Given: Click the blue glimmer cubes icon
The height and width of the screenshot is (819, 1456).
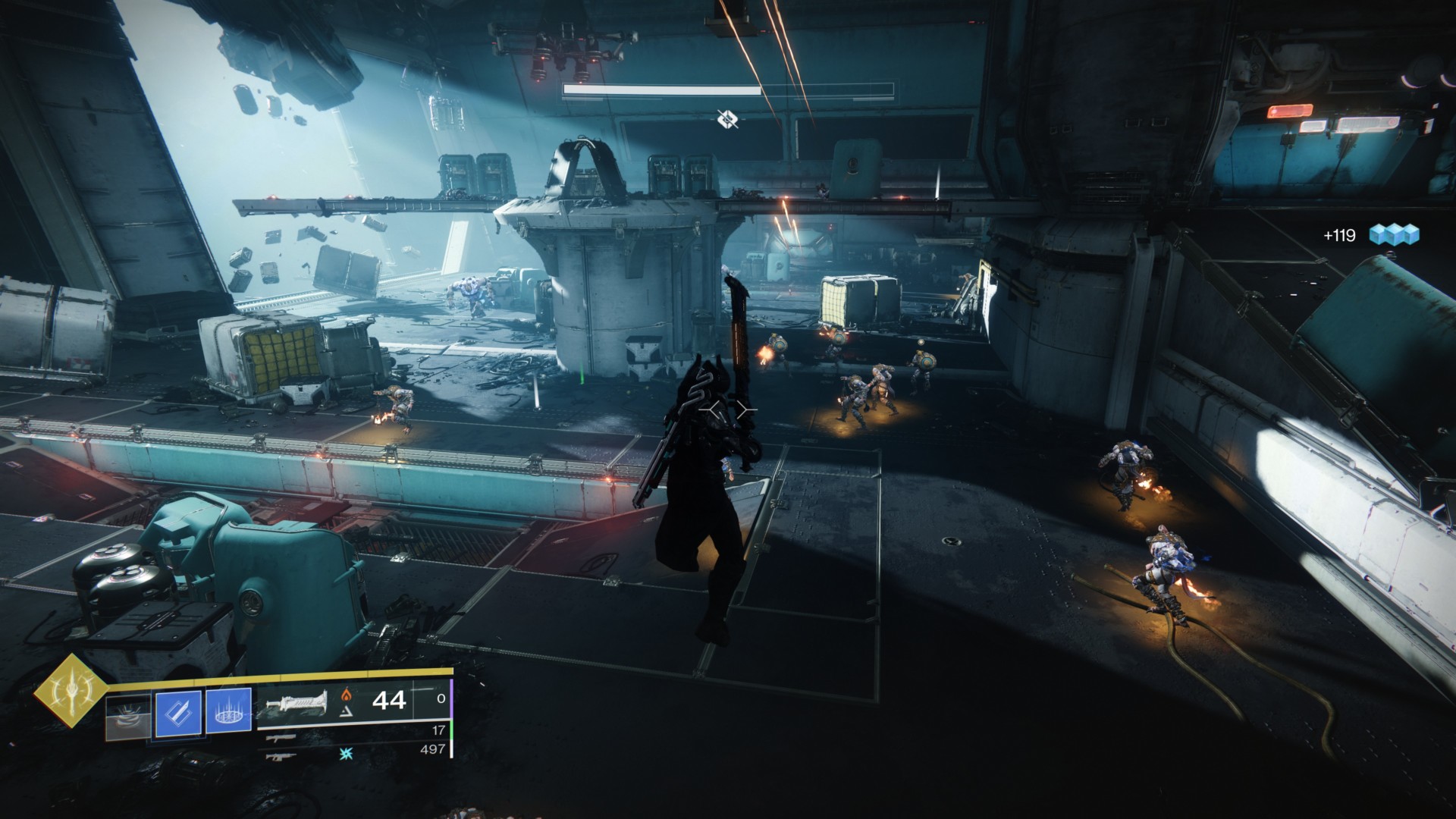Looking at the screenshot, I should click(x=1394, y=235).
